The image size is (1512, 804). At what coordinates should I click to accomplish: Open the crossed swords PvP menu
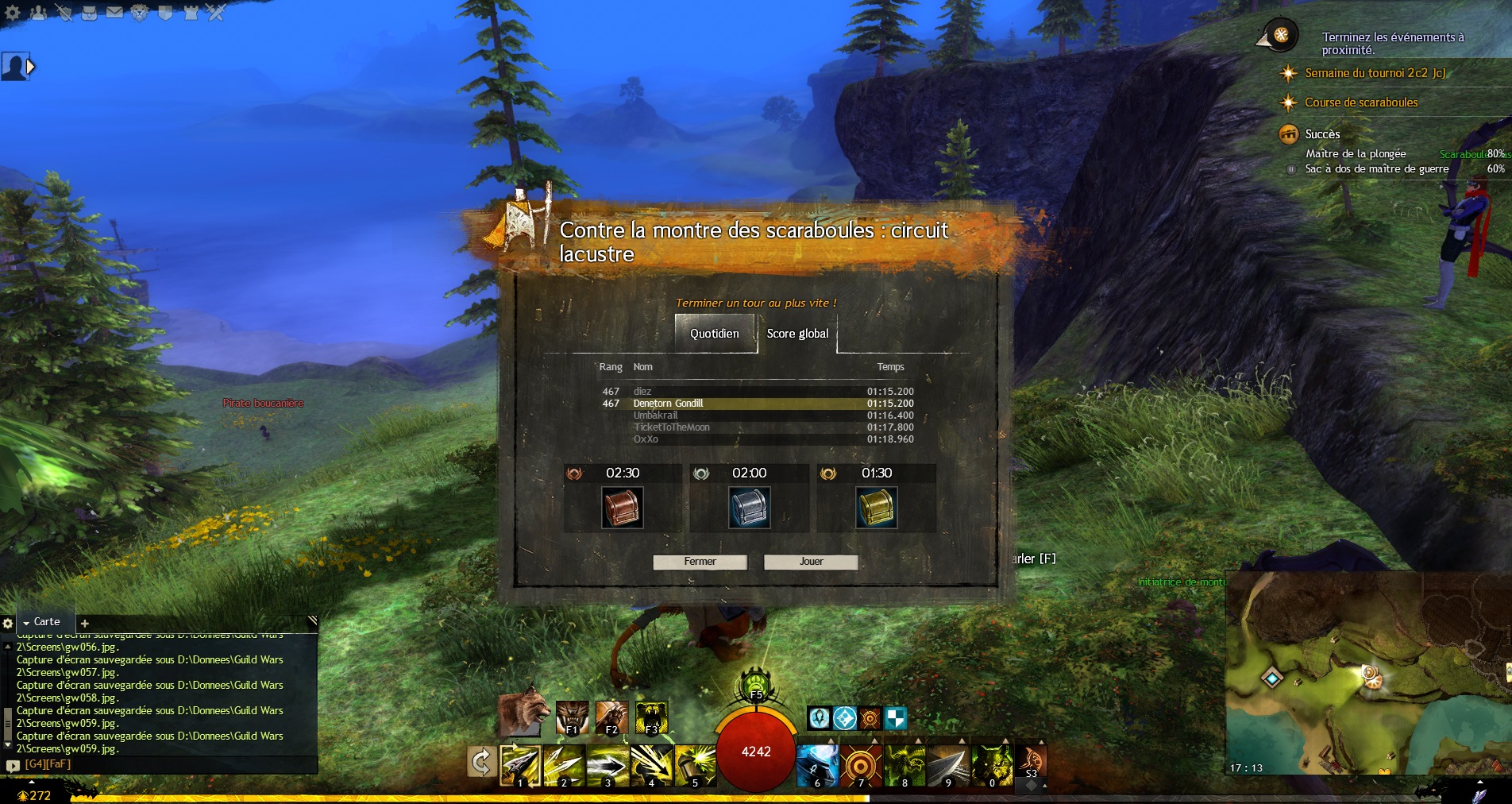216,13
